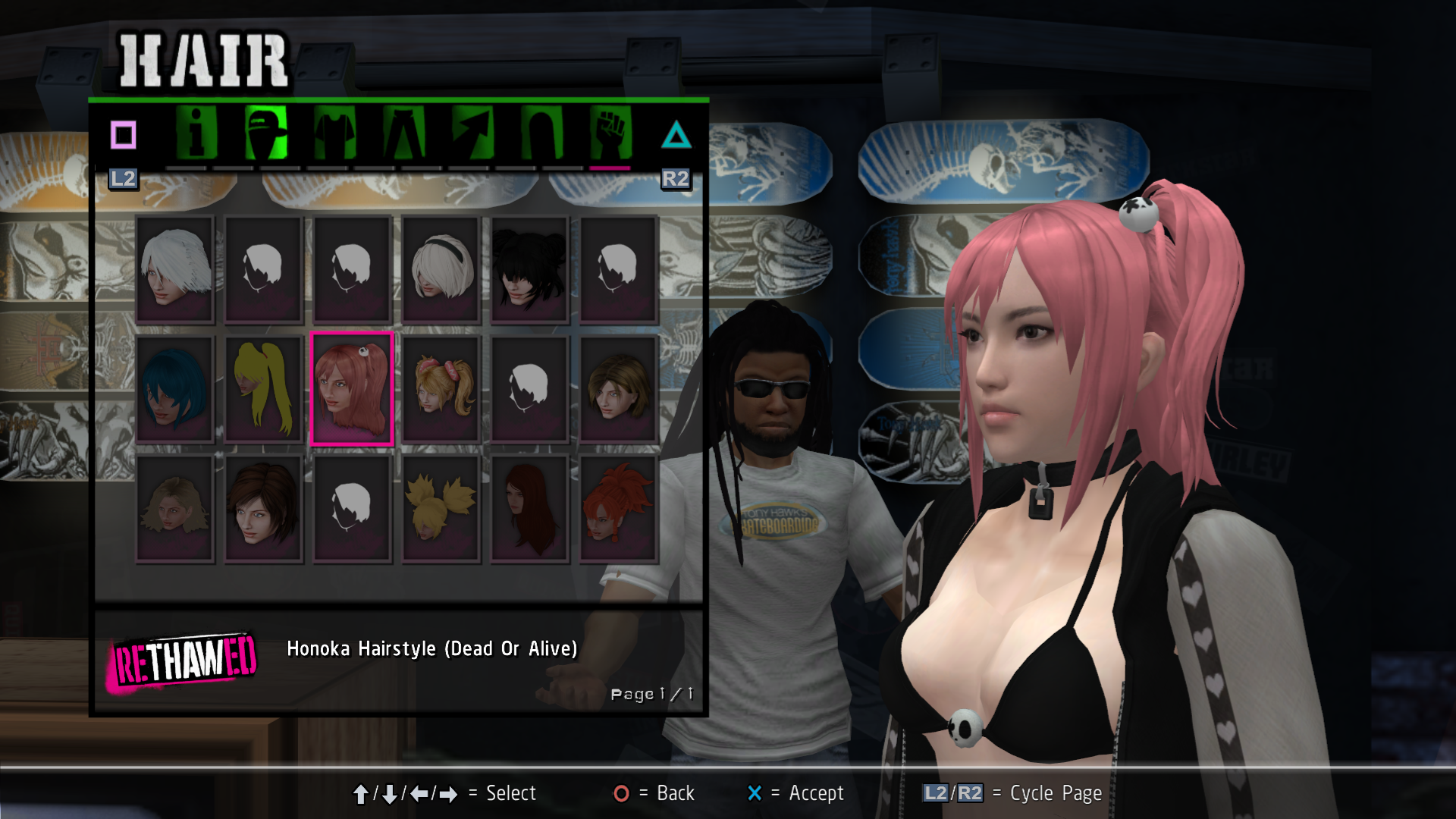Pick the black twin-bun hairstyle

[x=530, y=269]
